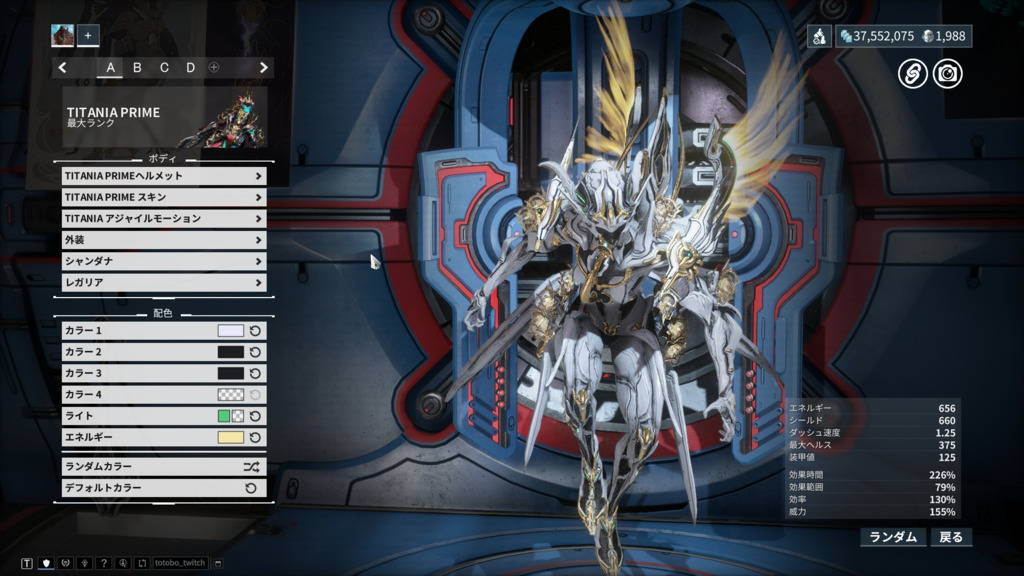Add a loadout with the plus button
Image resolution: width=1024 pixels, height=576 pixels.
tap(88, 36)
